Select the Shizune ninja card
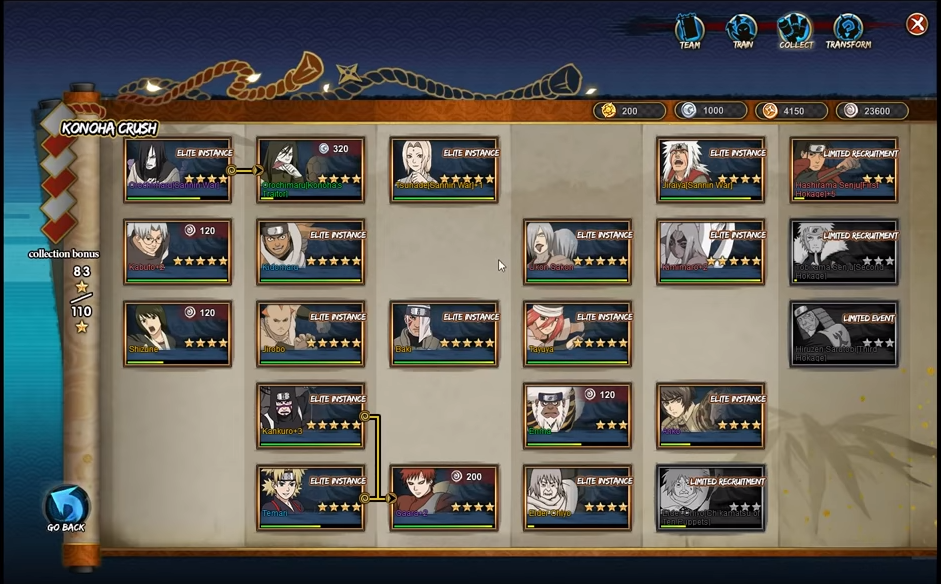 click(177, 334)
